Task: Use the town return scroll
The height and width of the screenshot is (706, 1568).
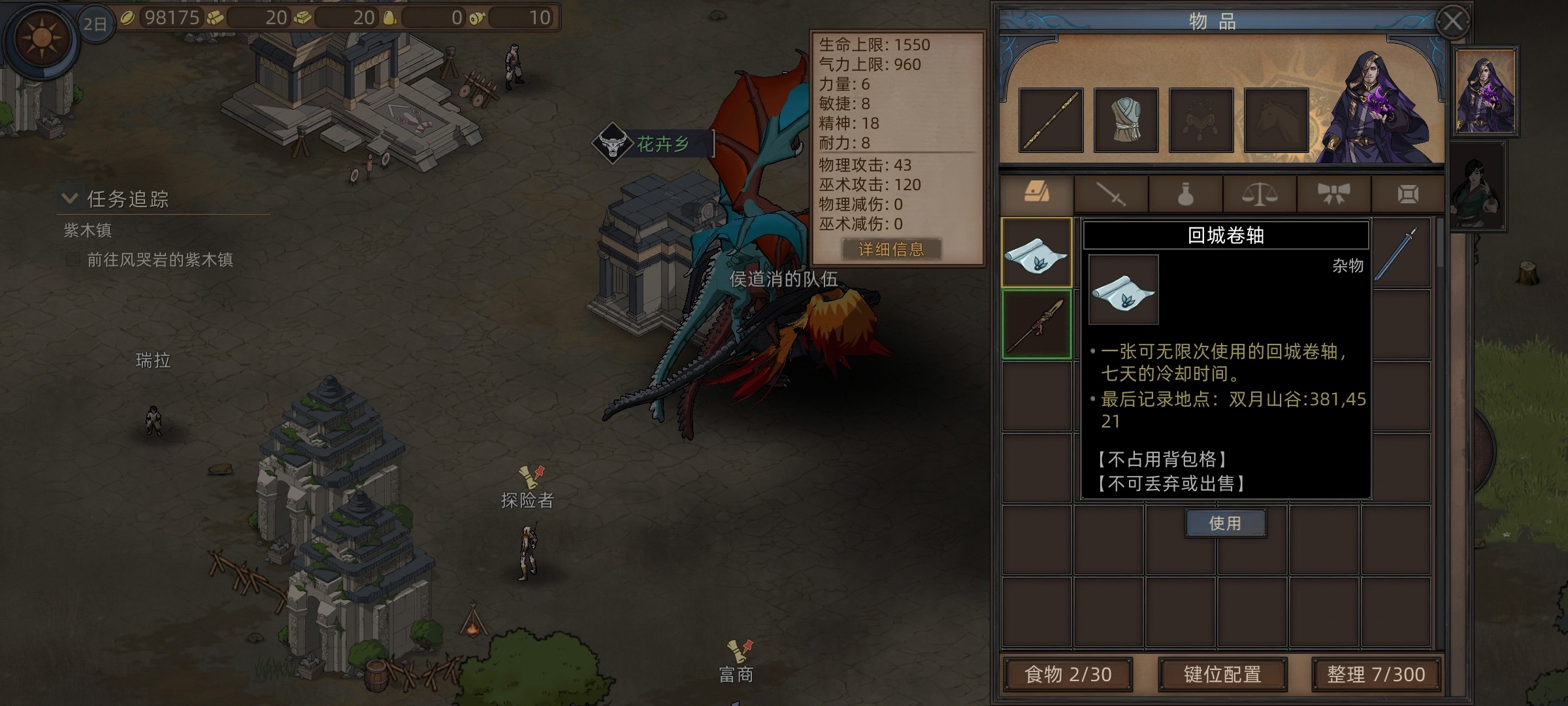Action: (x=1225, y=524)
